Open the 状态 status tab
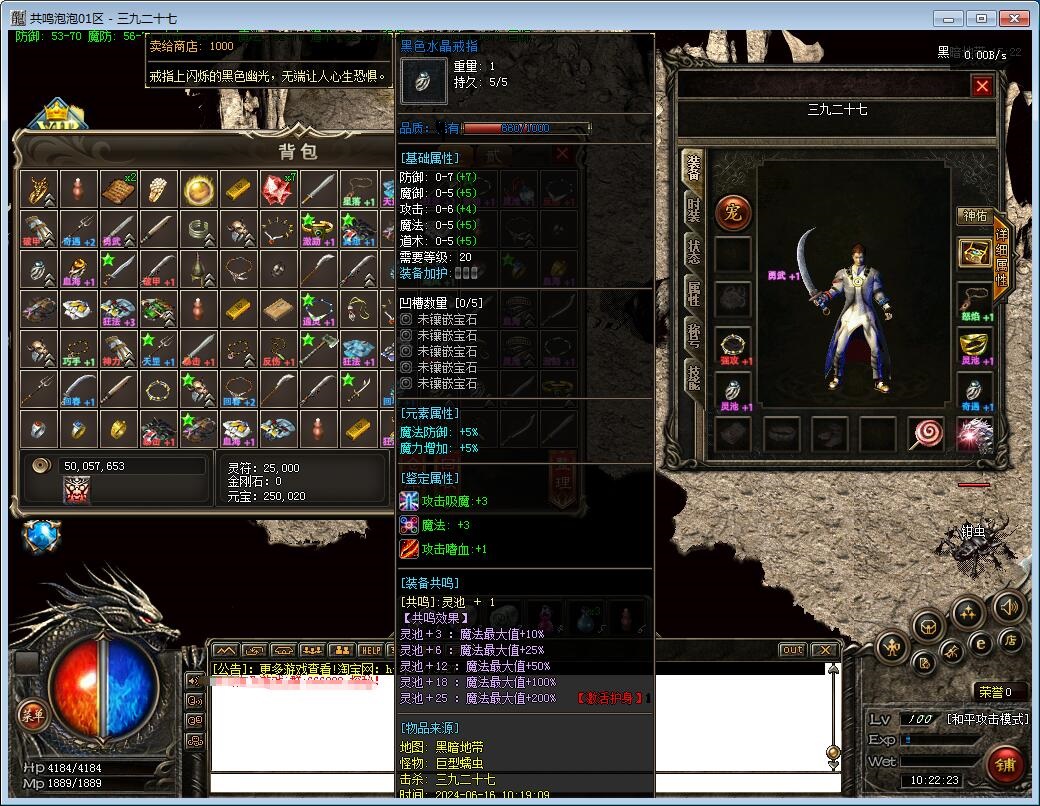The width and height of the screenshot is (1040, 806). tap(693, 252)
